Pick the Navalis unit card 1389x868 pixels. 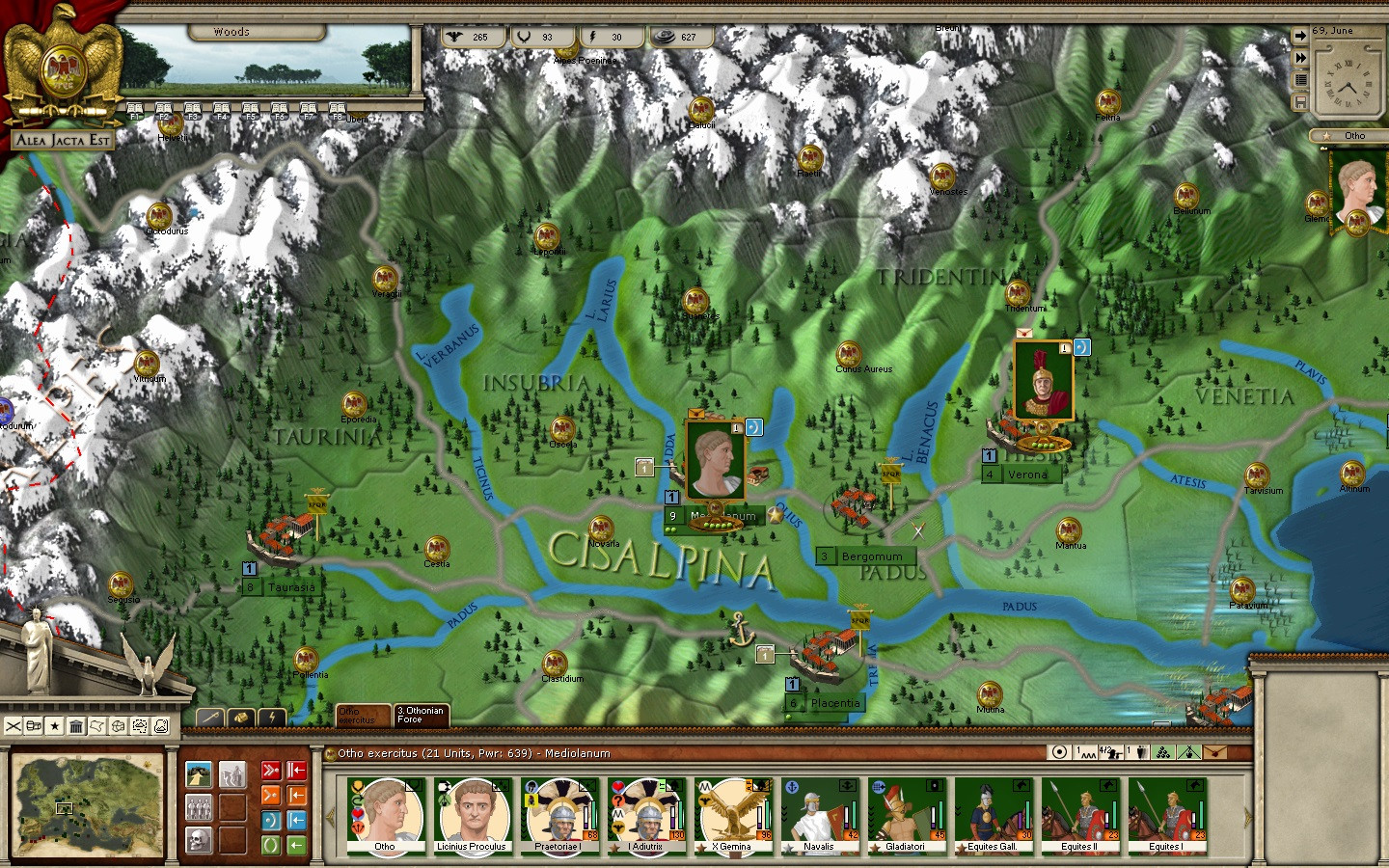(x=819, y=816)
